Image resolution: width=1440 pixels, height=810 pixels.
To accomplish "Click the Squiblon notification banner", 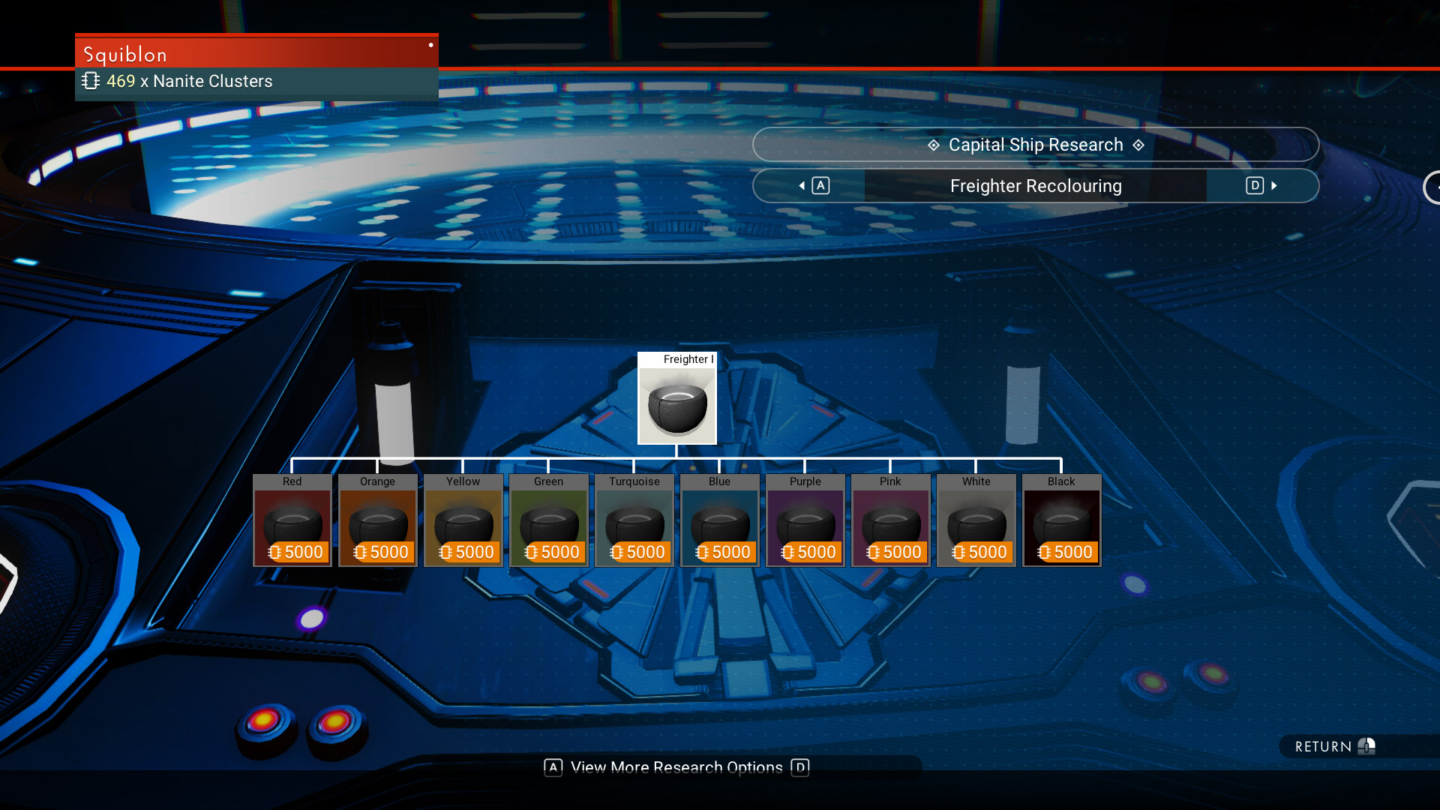I will coord(256,53).
